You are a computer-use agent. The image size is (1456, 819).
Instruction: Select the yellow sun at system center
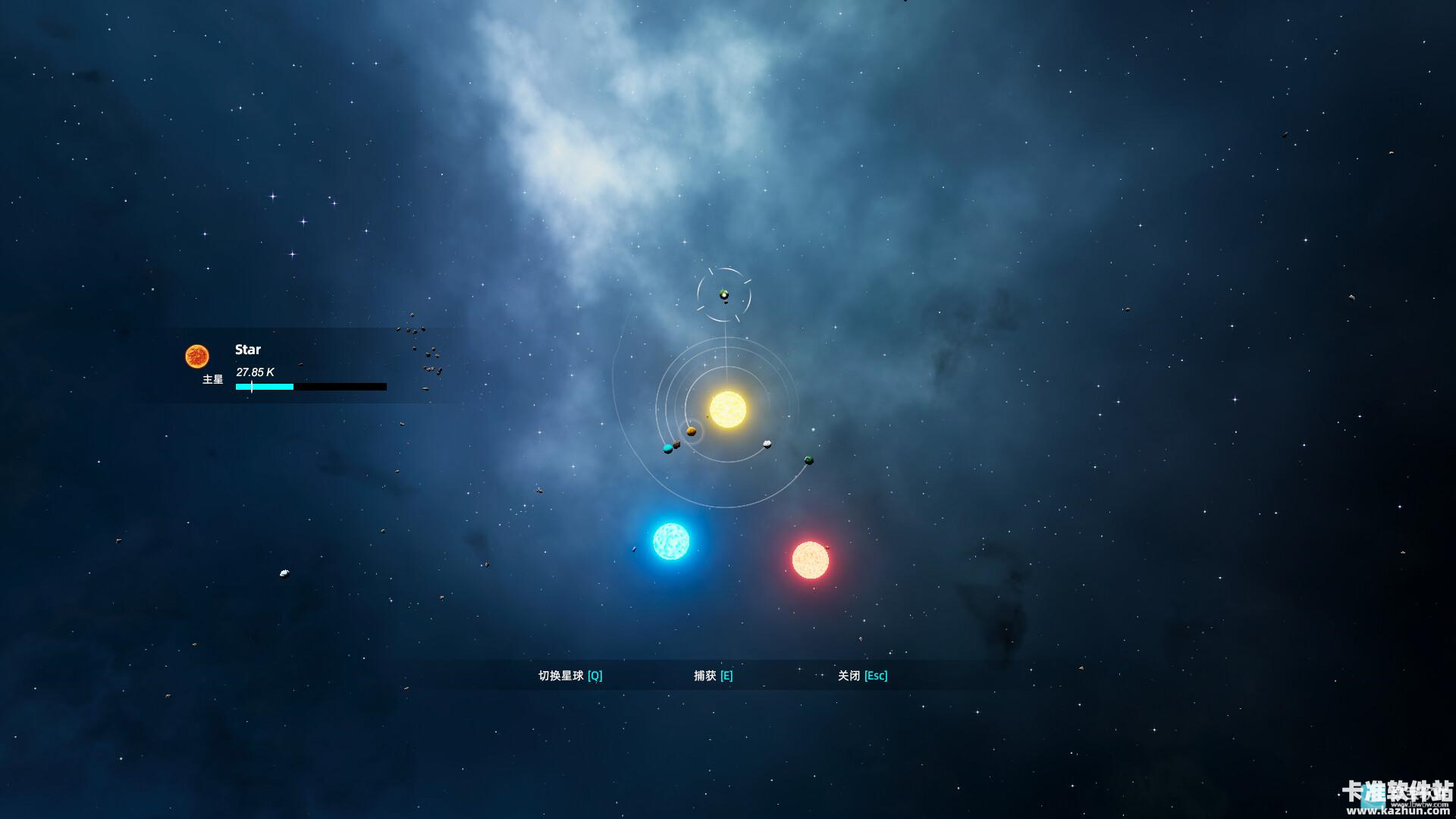click(x=727, y=407)
